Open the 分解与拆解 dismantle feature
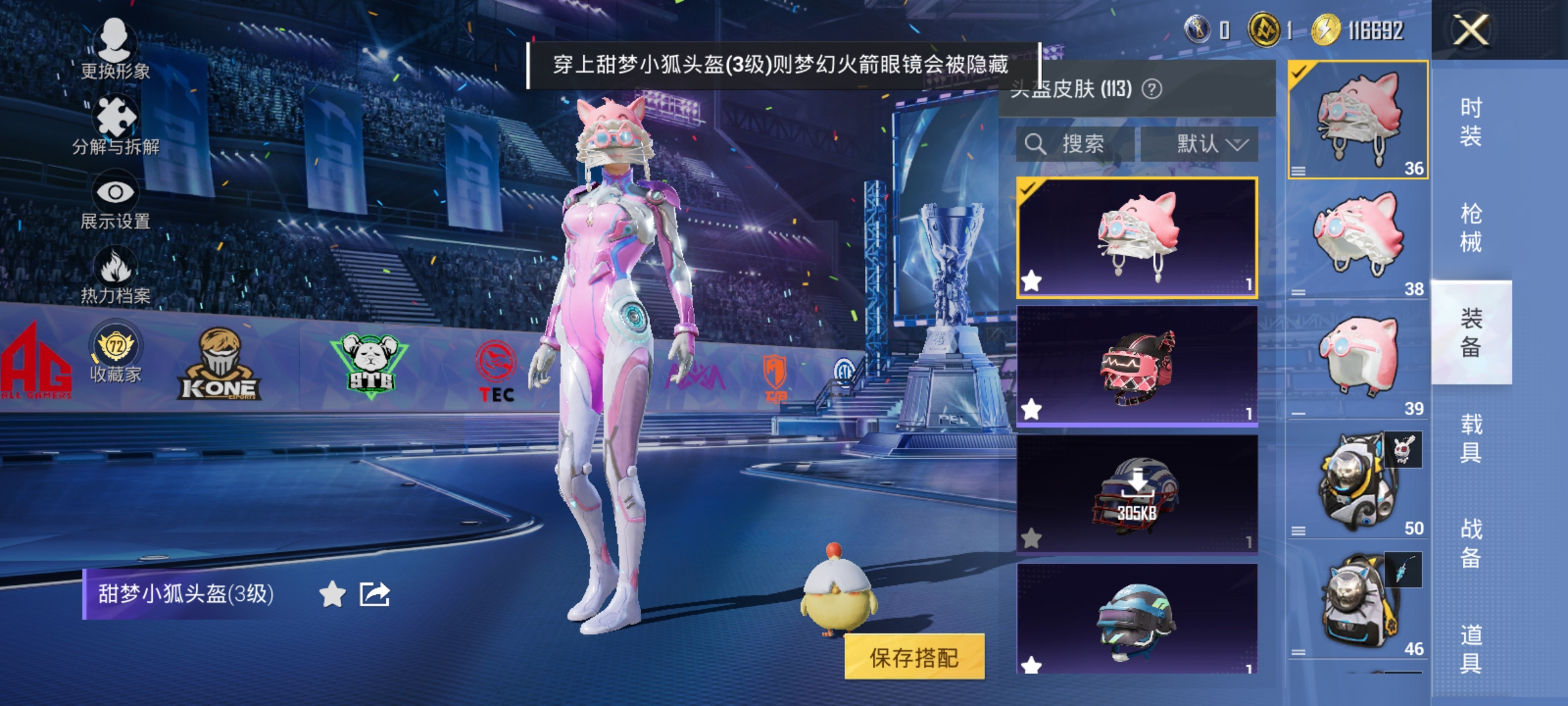Image resolution: width=1568 pixels, height=706 pixels. [x=116, y=121]
